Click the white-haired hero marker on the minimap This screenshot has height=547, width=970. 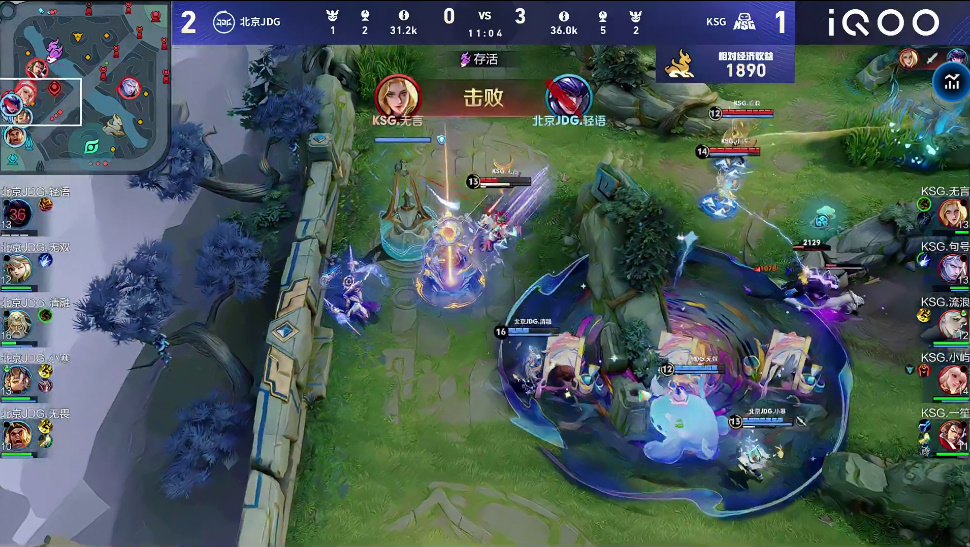129,89
